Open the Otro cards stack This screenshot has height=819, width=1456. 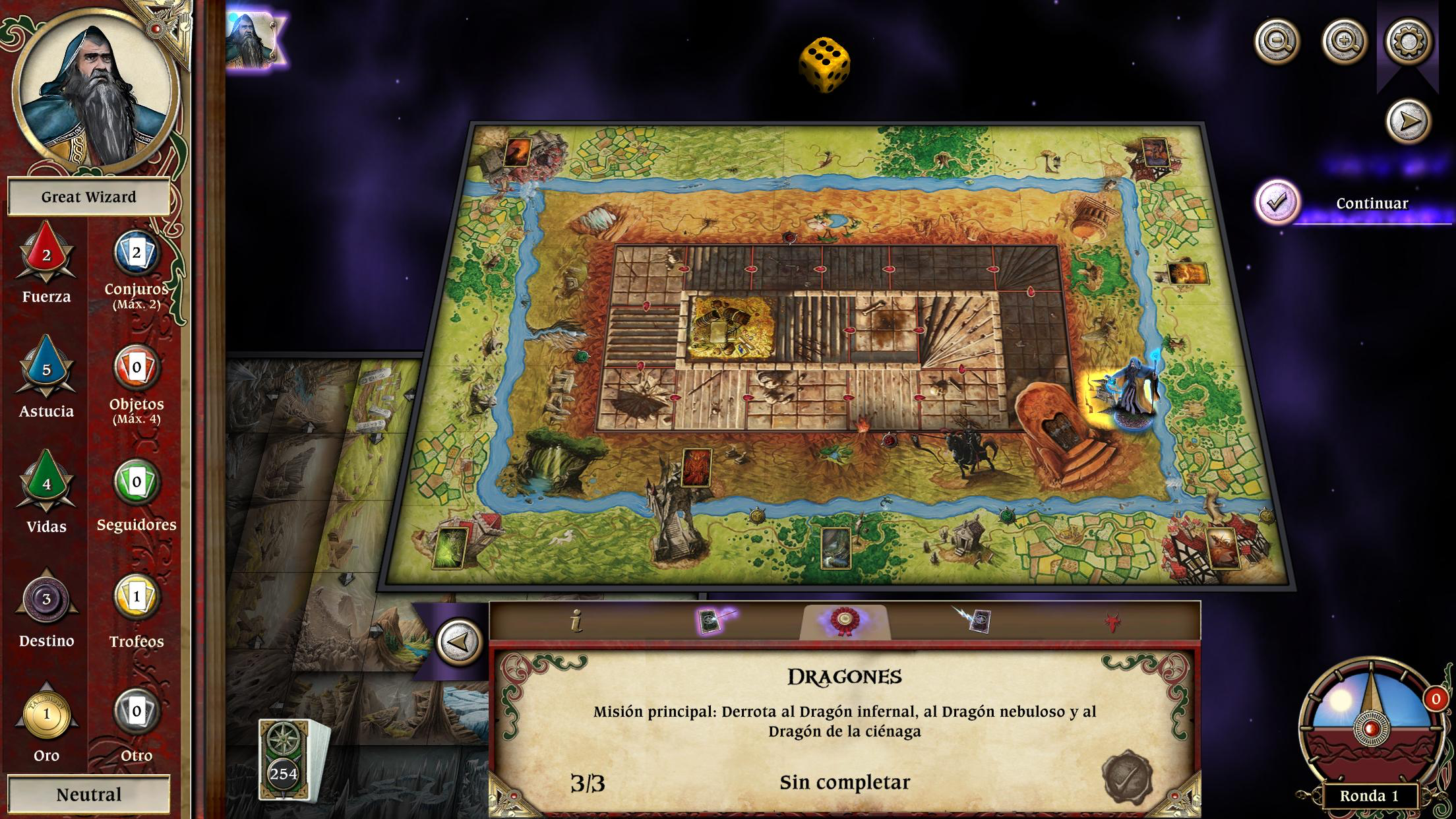tap(136, 712)
